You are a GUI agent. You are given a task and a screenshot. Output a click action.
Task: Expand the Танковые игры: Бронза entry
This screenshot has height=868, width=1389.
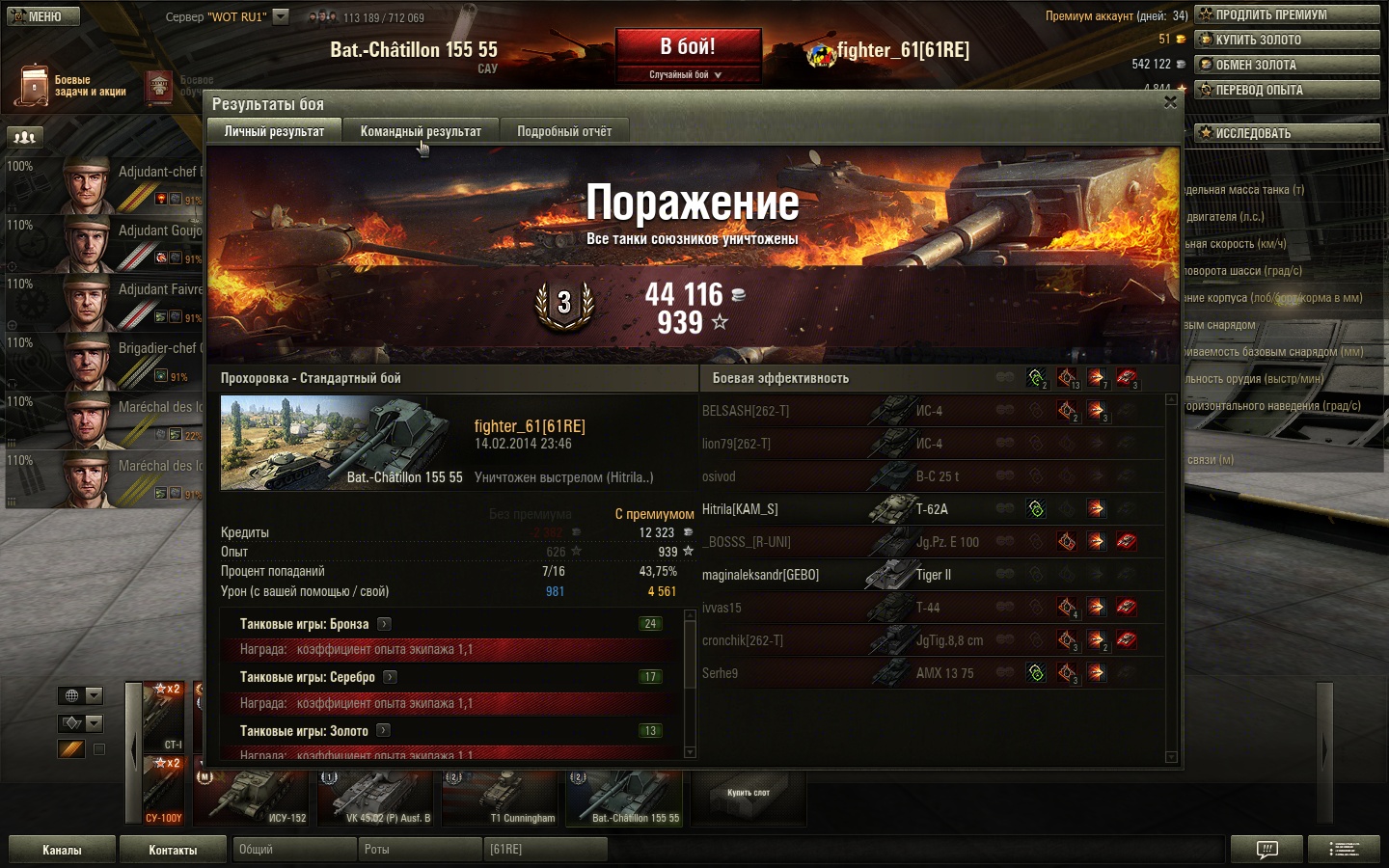point(384,624)
